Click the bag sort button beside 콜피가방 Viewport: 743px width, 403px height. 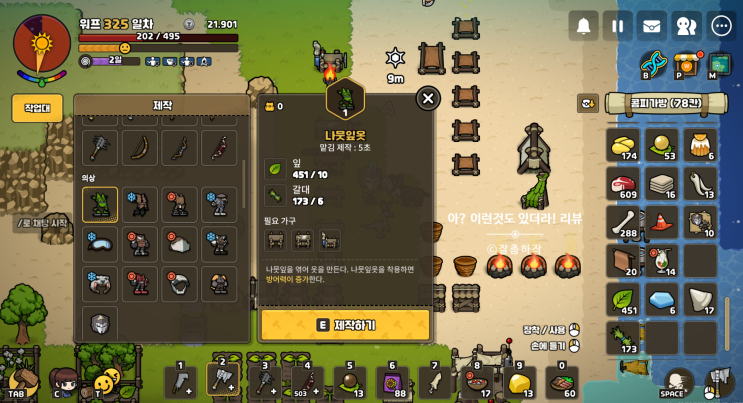[x=587, y=103]
